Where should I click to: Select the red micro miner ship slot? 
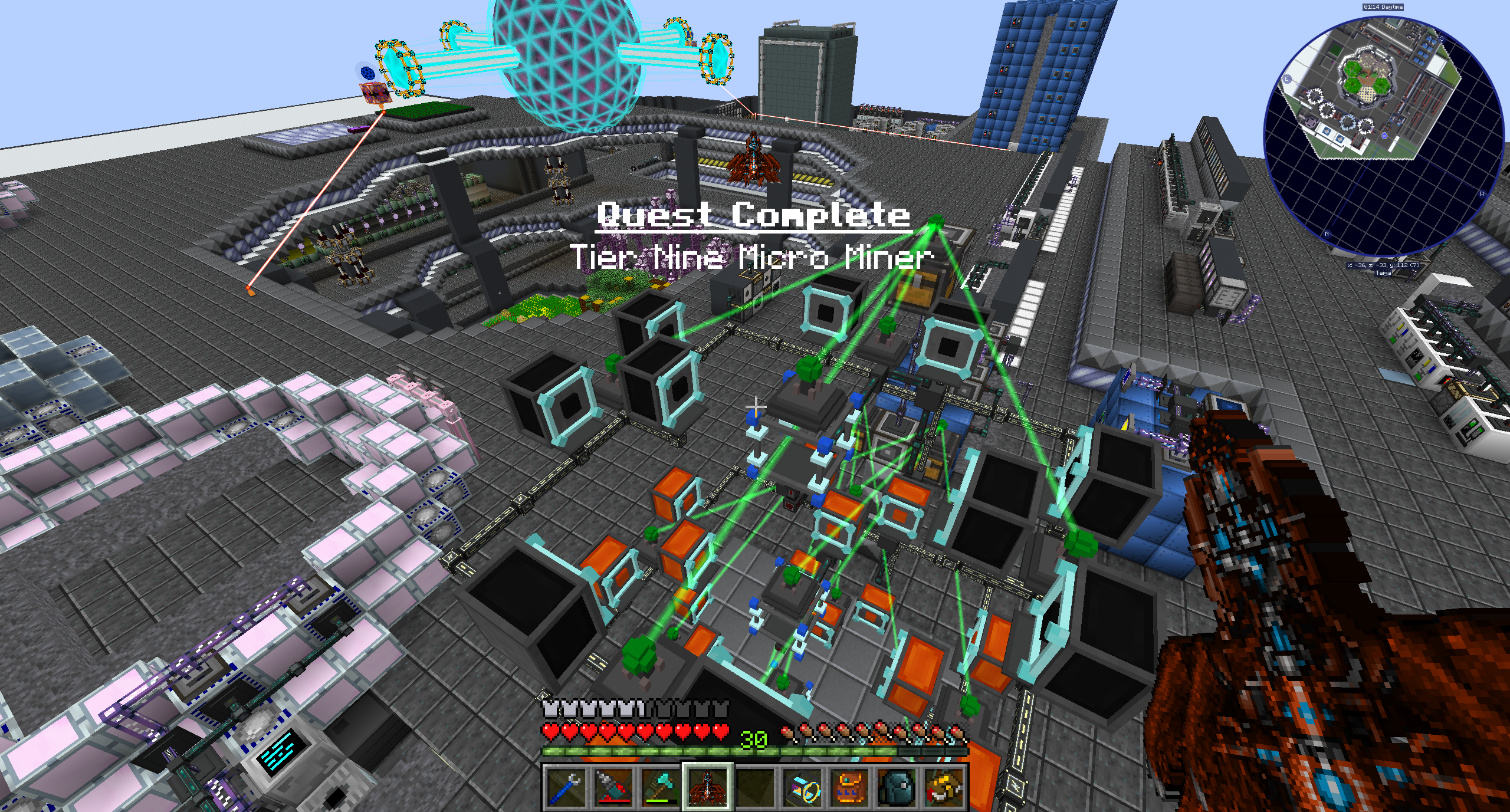(707, 787)
